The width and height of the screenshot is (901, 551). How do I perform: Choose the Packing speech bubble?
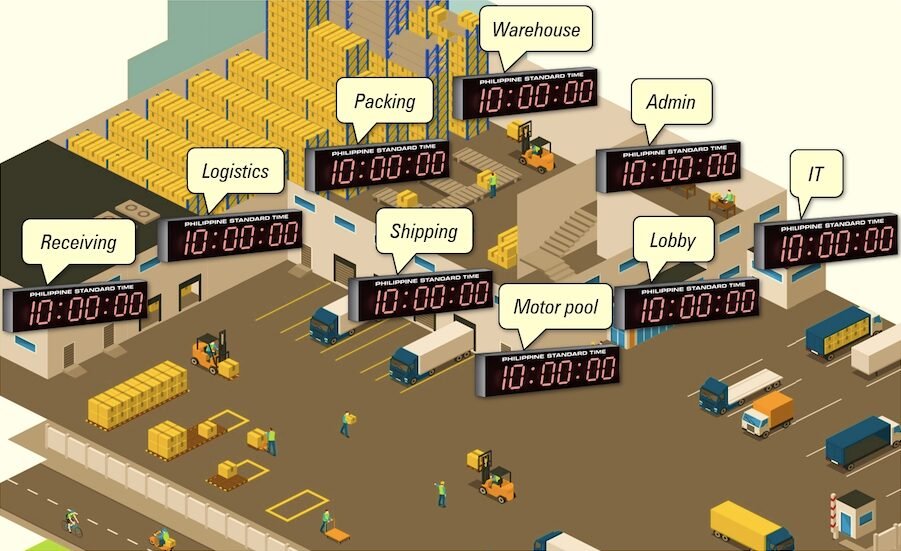384,101
